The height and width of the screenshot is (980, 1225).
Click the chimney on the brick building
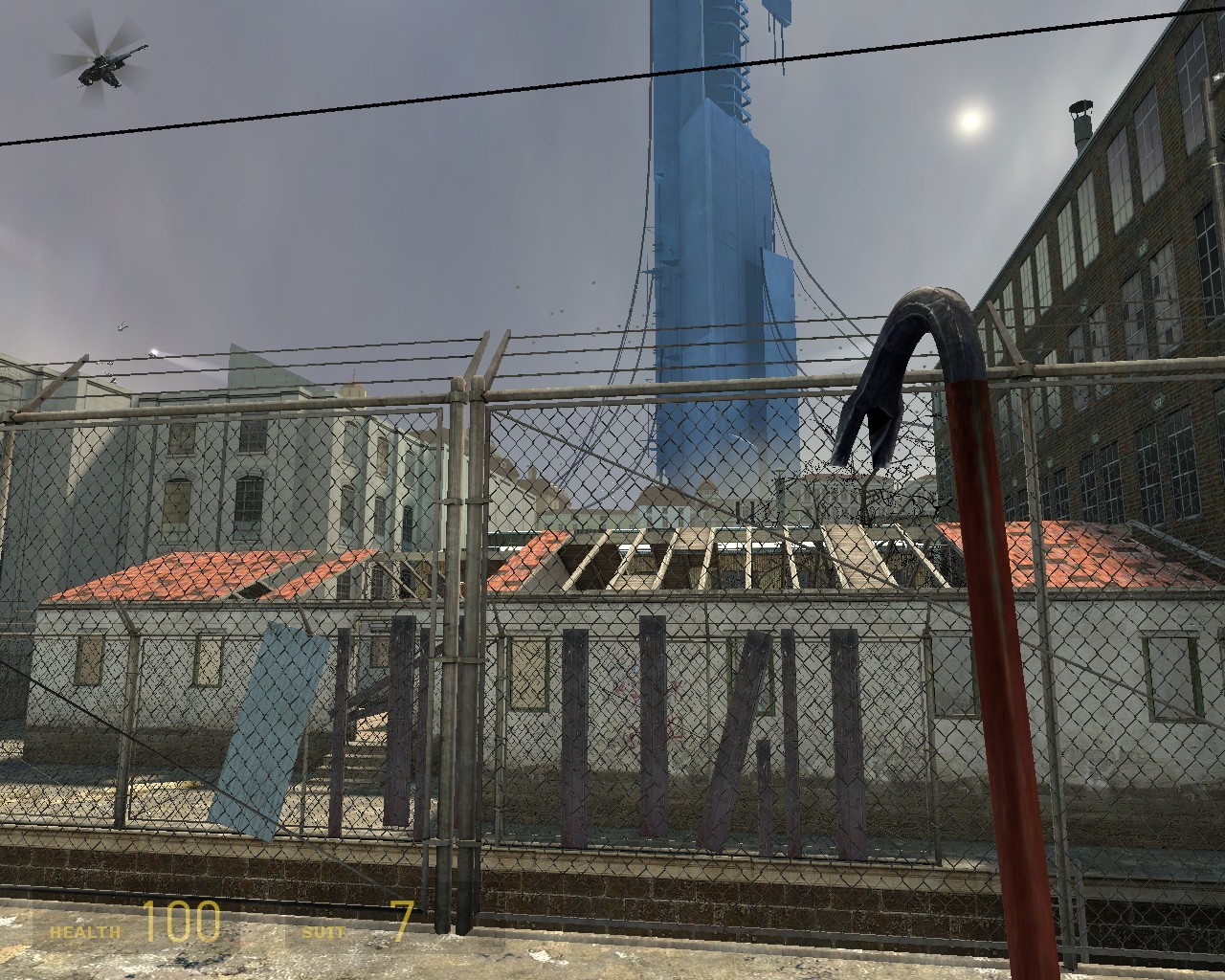(x=1083, y=115)
